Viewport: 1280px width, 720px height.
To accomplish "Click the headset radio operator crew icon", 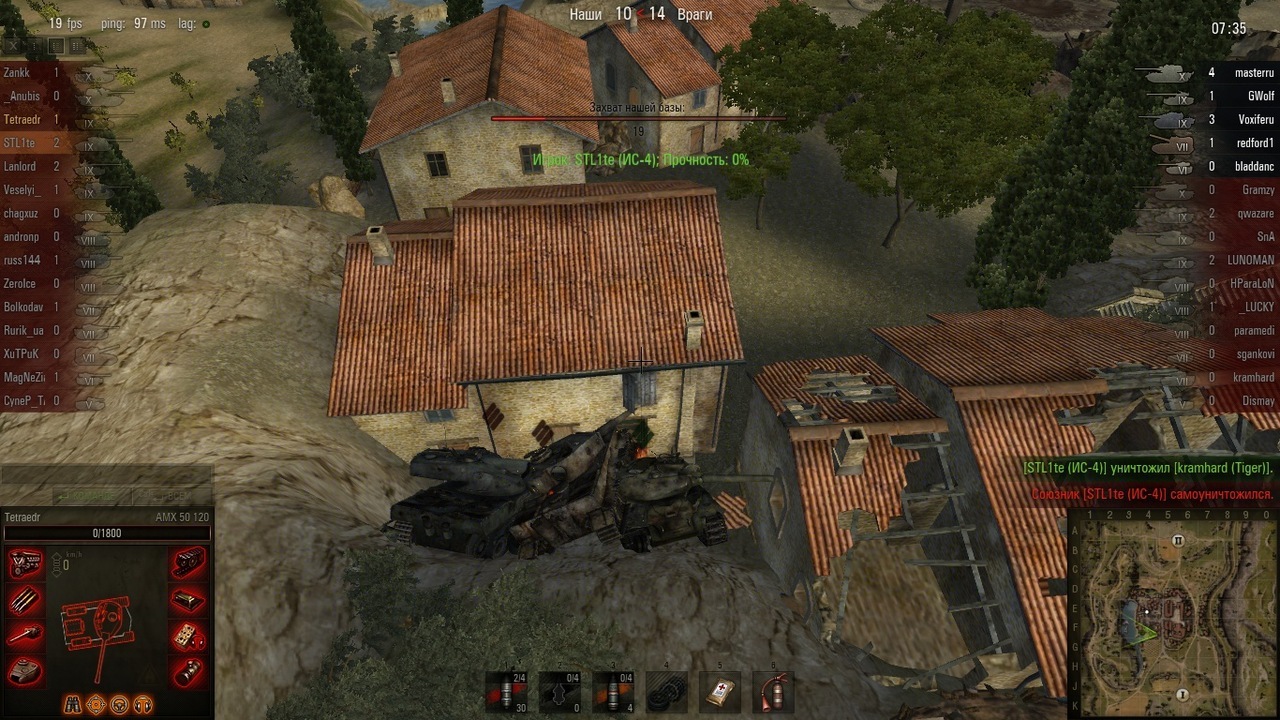I will coord(142,703).
